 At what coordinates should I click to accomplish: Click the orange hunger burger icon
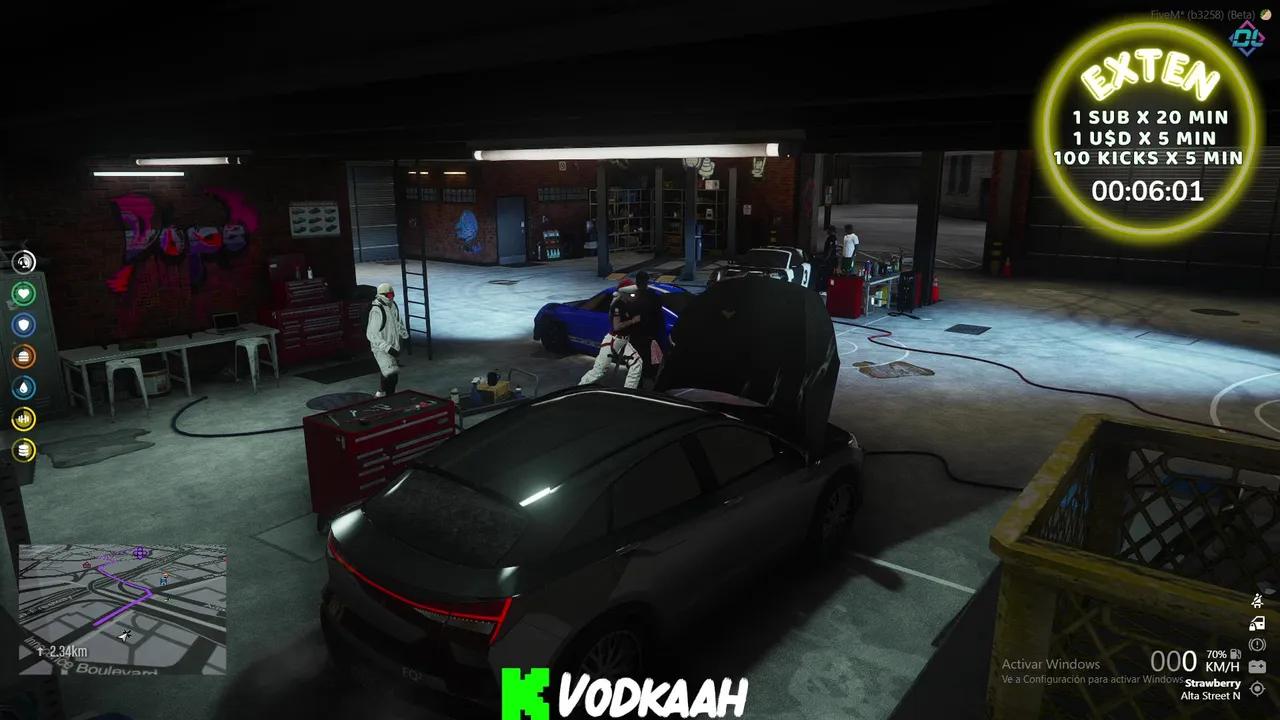[x=22, y=356]
